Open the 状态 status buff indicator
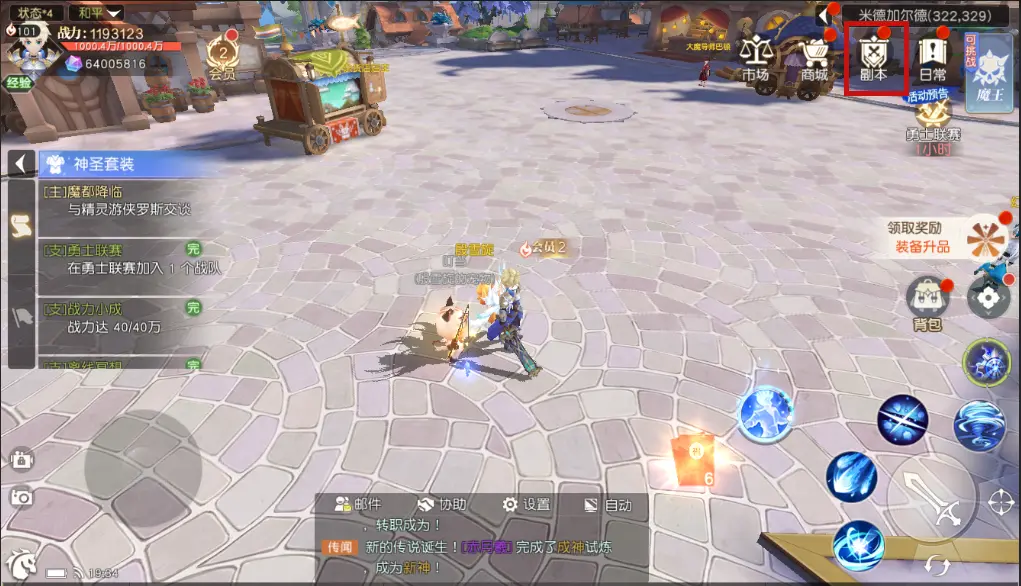This screenshot has height=586, width=1021. point(36,13)
